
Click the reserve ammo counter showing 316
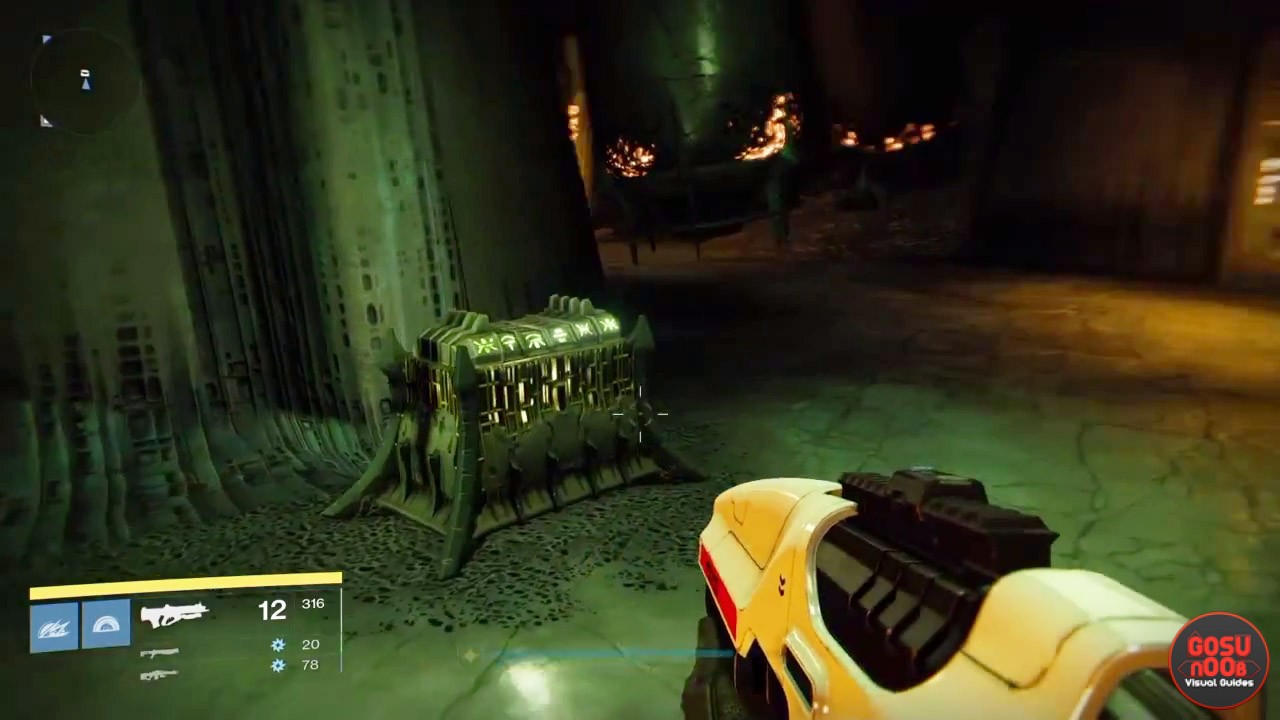(312, 604)
